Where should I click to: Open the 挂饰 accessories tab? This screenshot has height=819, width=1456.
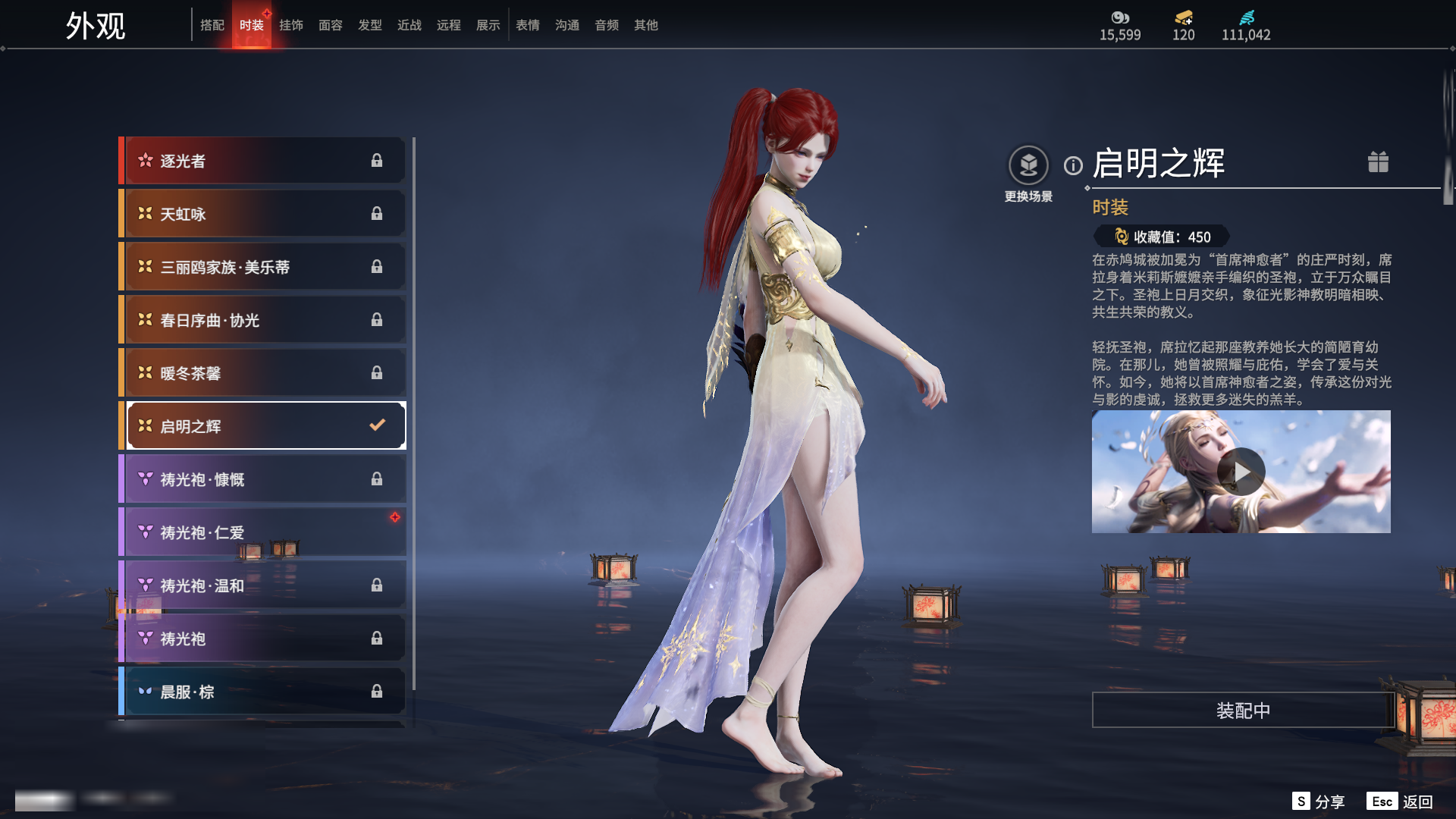click(x=291, y=25)
